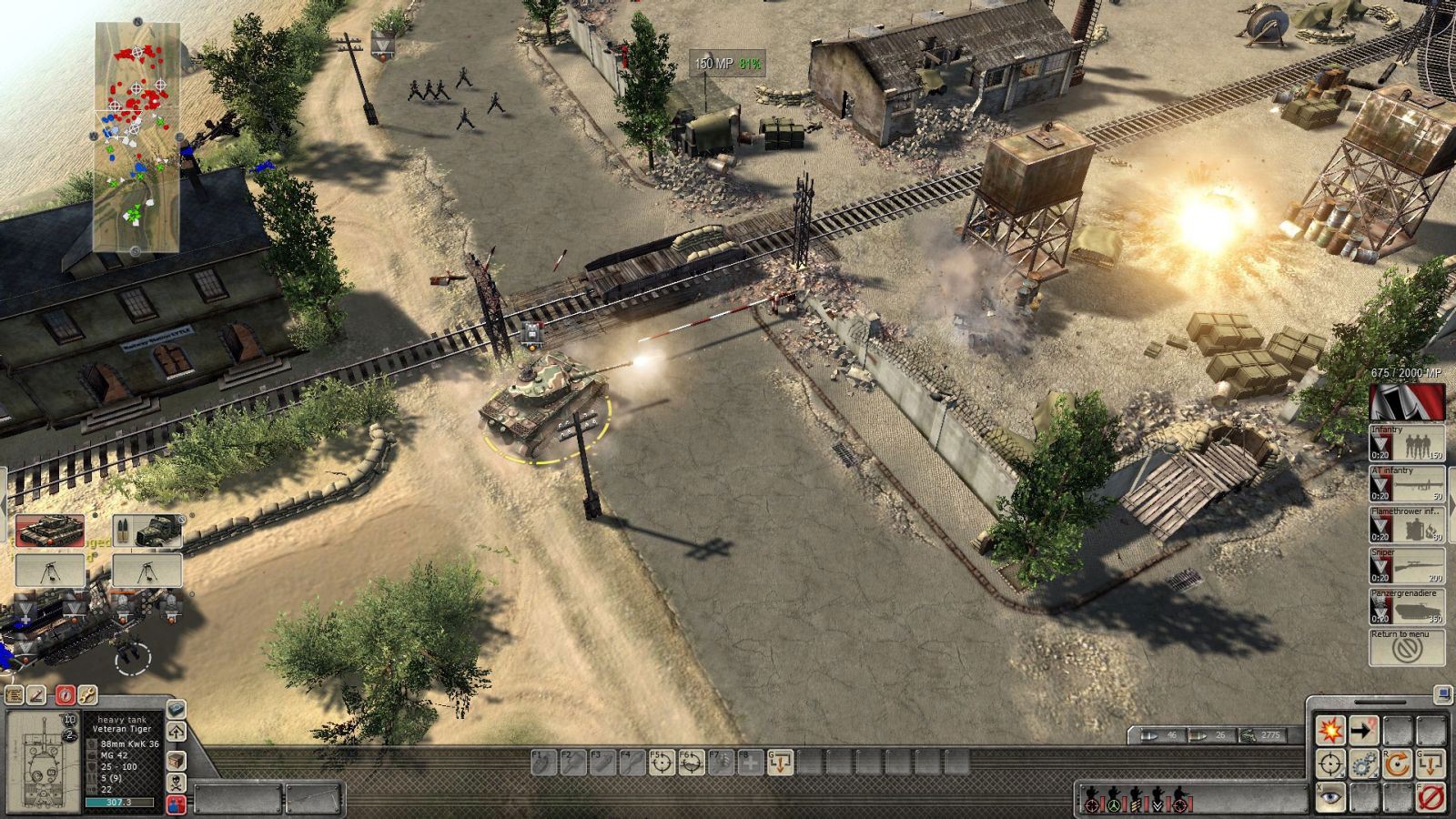
Task: Toggle the eye visibility command
Action: pyautogui.click(x=1330, y=796)
